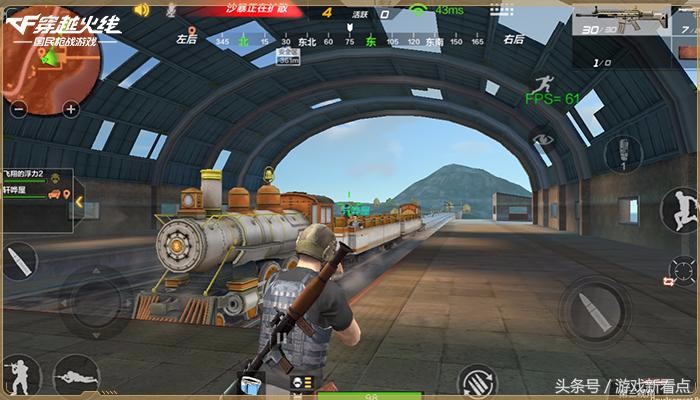Toggle the microphone voice chat icon
Screen dimensions: 700x400
pyautogui.click(x=170, y=10)
